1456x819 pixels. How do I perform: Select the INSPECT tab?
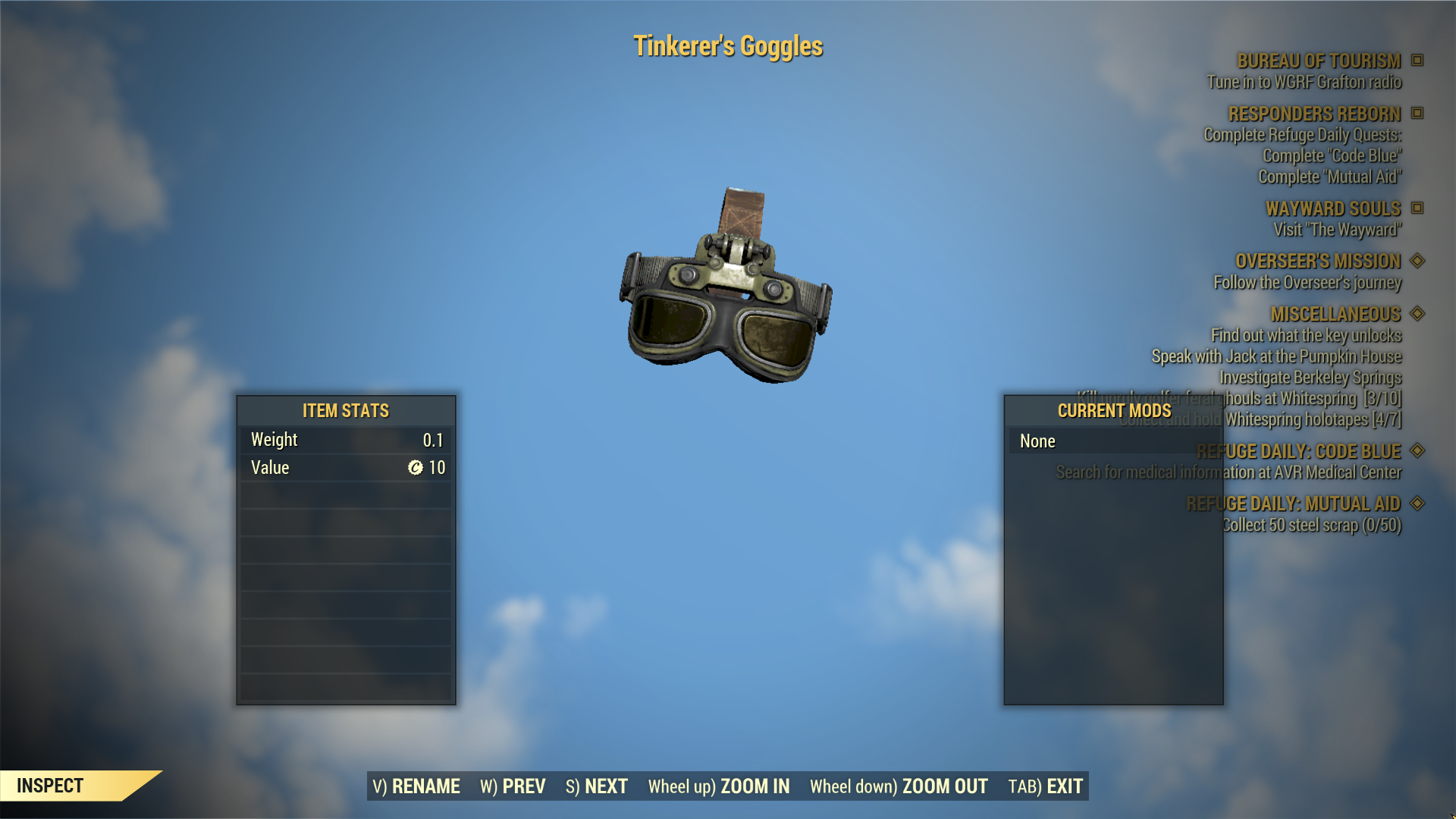[52, 786]
